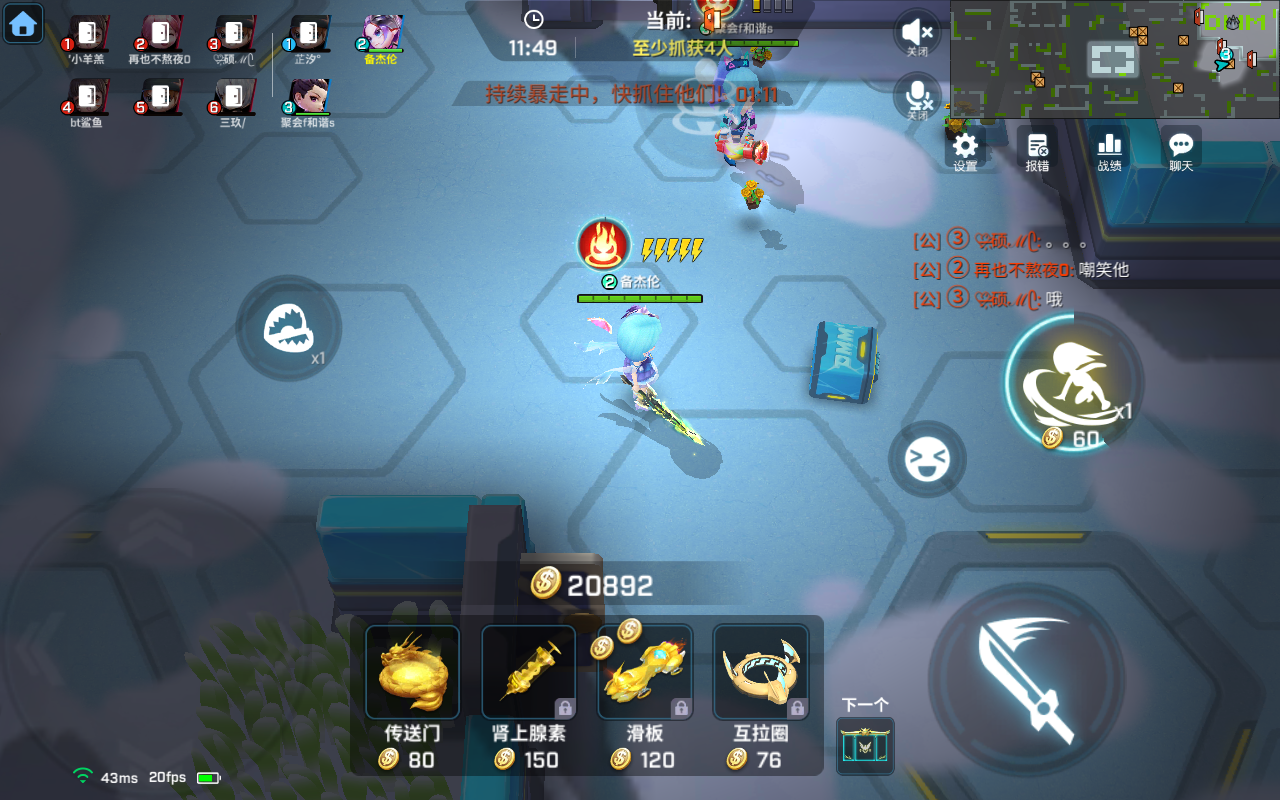Image resolution: width=1280 pixels, height=800 pixels.
Task: Select the bear trap item on the left
Action: tap(288, 330)
